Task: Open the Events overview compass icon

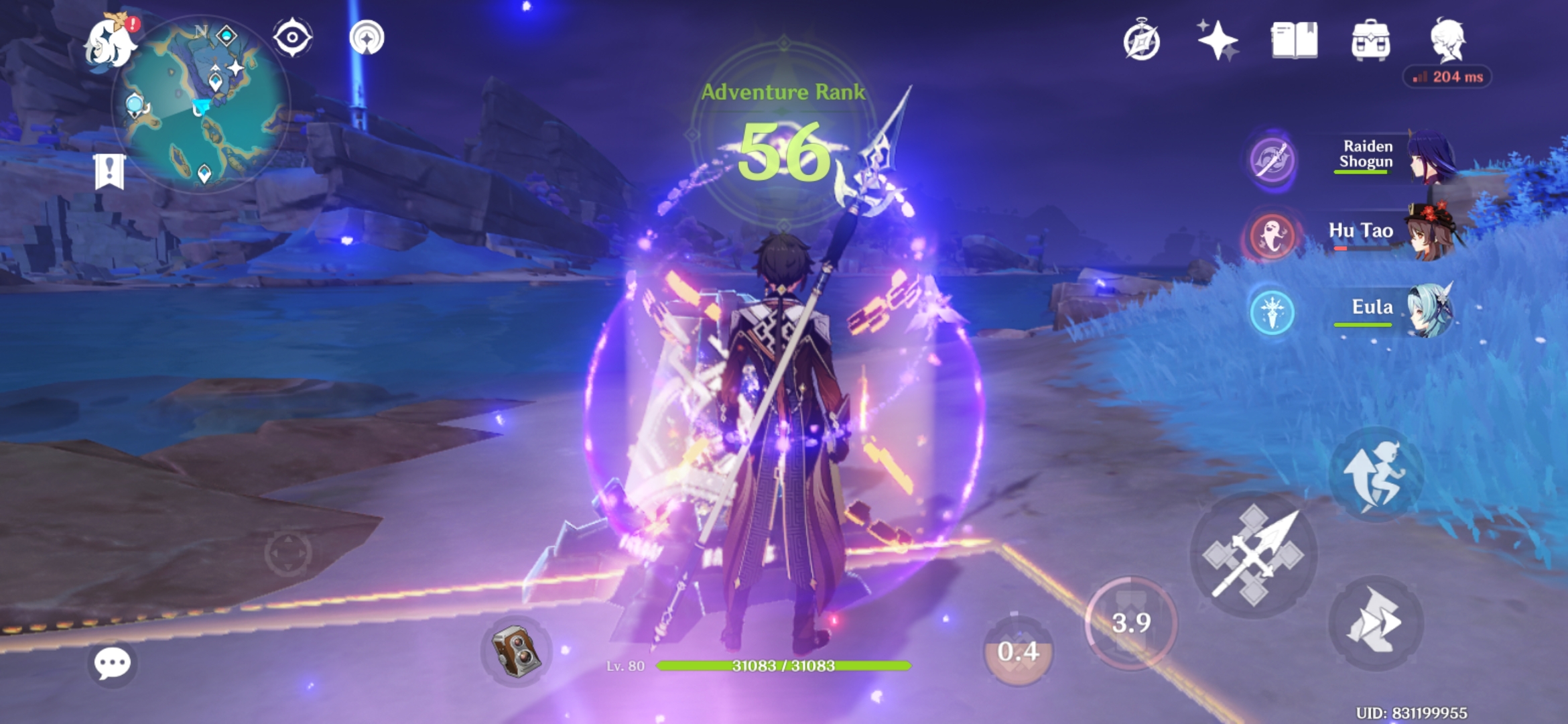Action: click(x=1143, y=42)
